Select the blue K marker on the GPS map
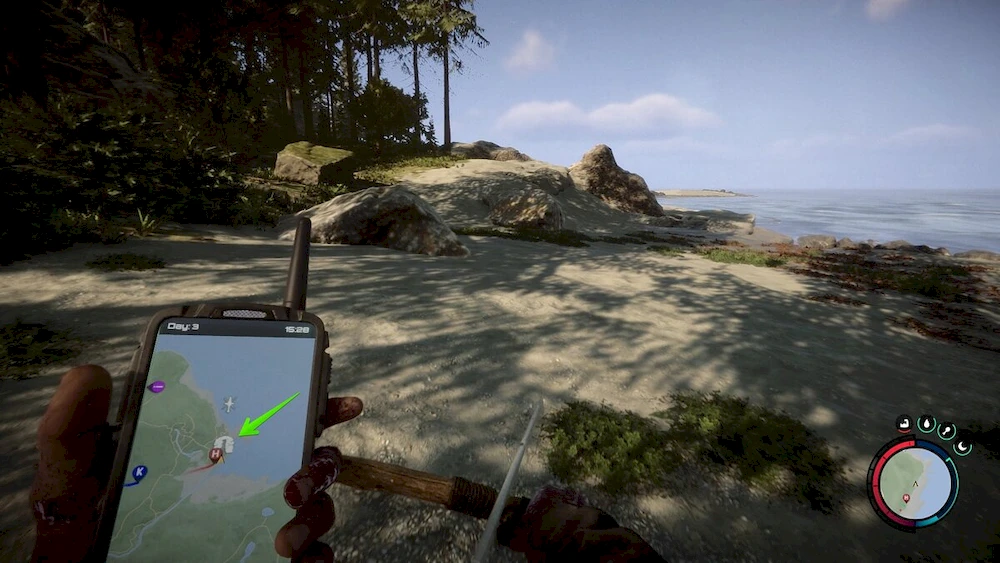1000x563 pixels. click(x=139, y=471)
